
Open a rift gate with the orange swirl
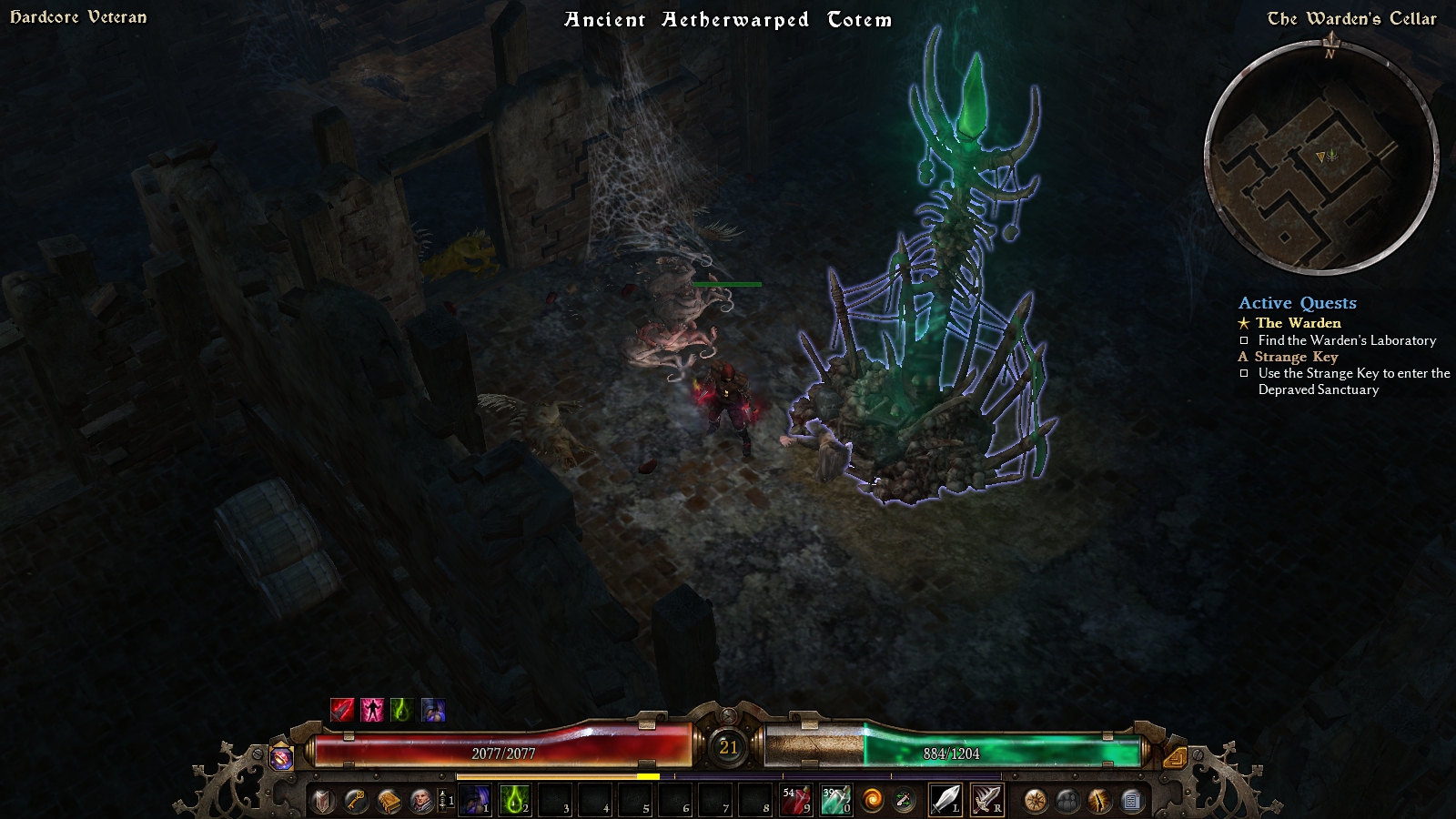point(872,801)
